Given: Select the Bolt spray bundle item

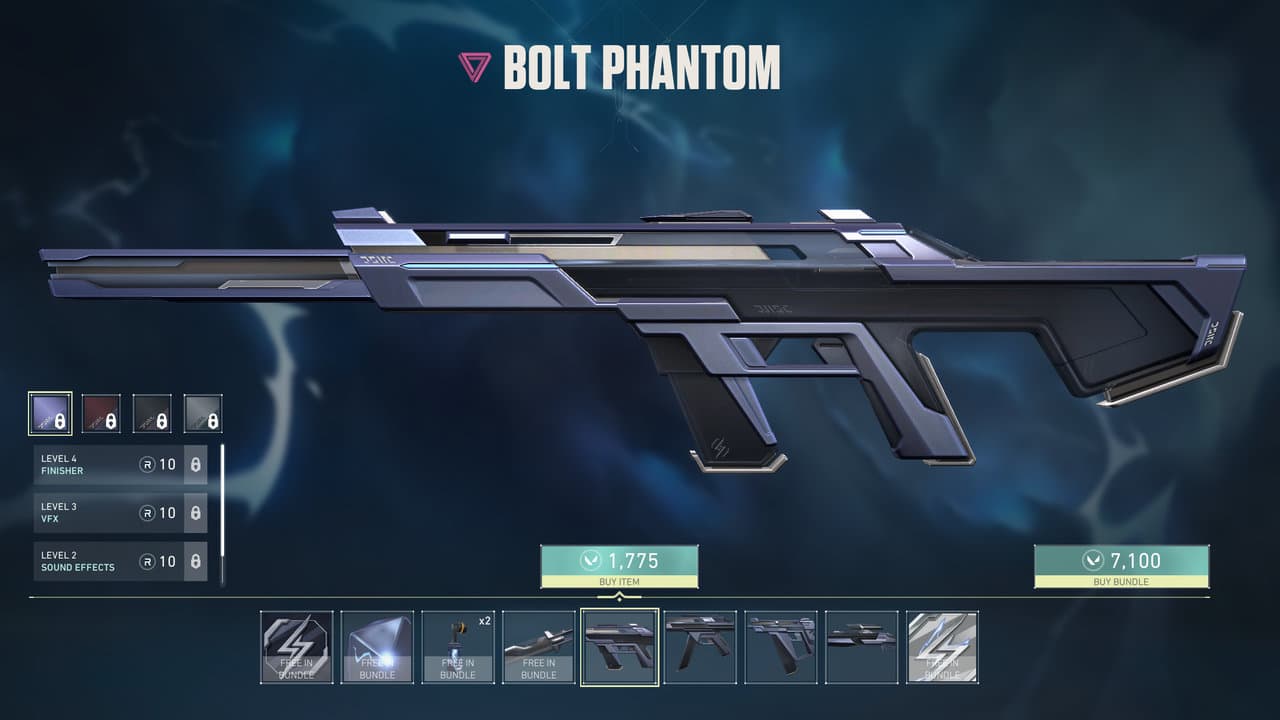Looking at the screenshot, I should (x=295, y=646).
